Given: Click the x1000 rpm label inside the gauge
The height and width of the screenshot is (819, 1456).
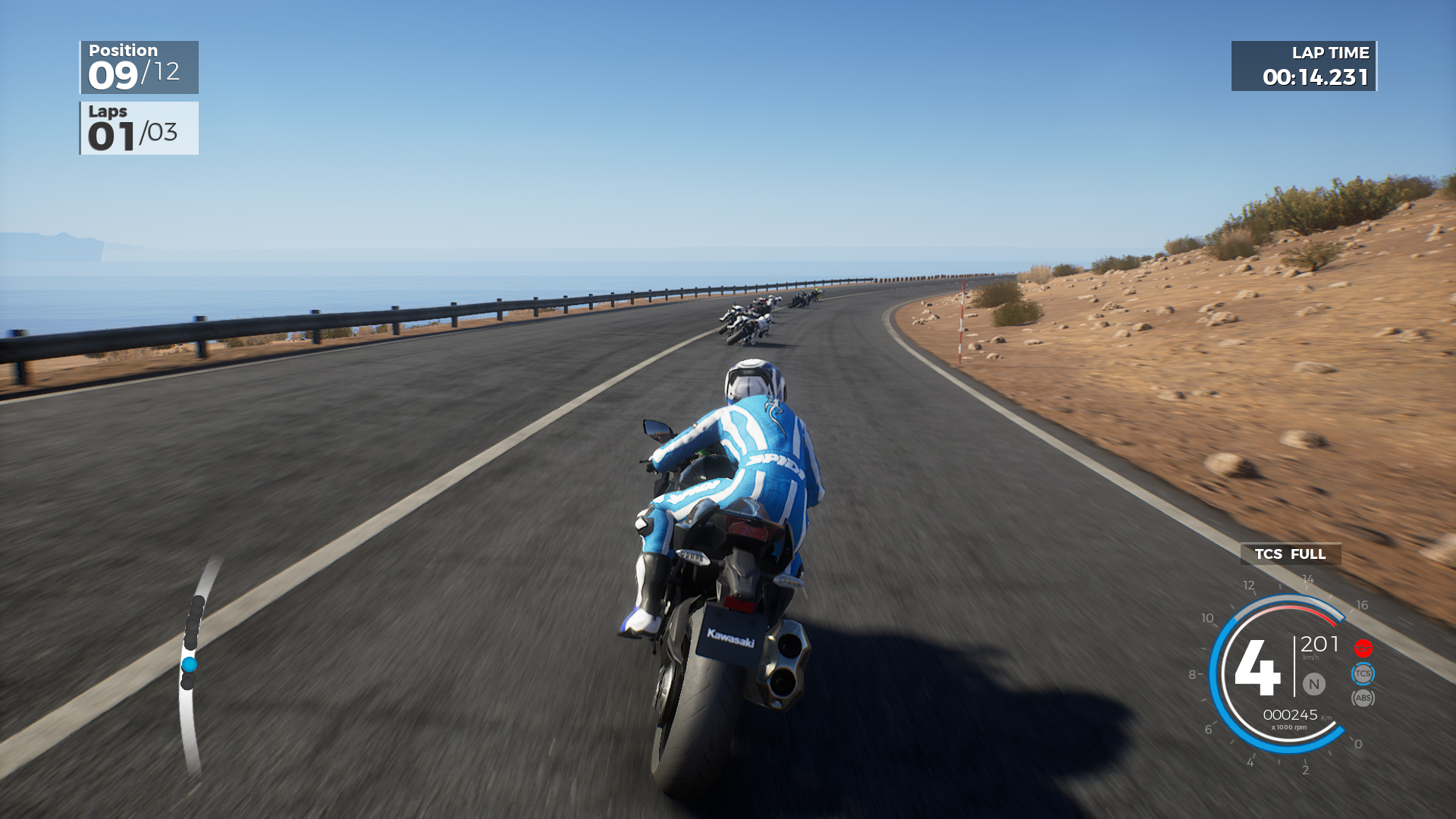Looking at the screenshot, I should point(1288,726).
